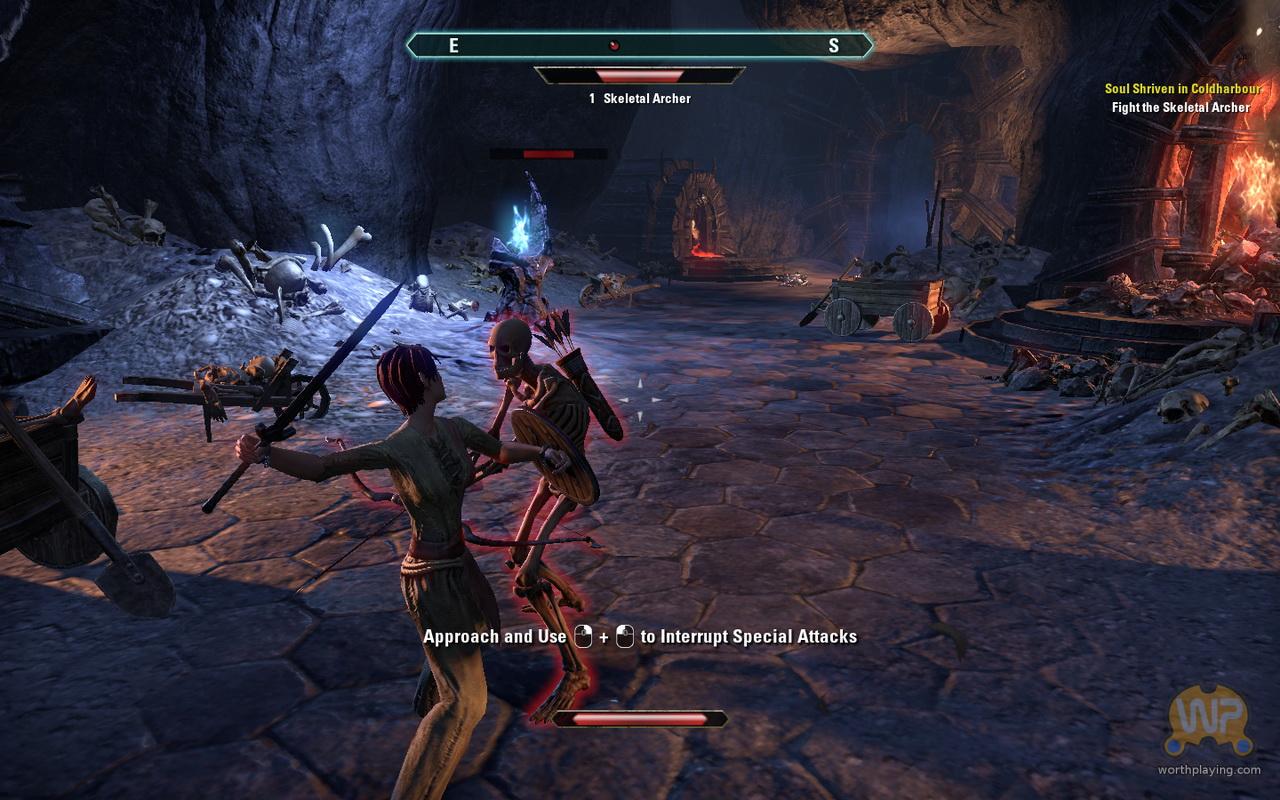Select the Soul Shriven in Coldharbour quest tracker
This screenshot has height=800, width=1280.
coord(1176,89)
